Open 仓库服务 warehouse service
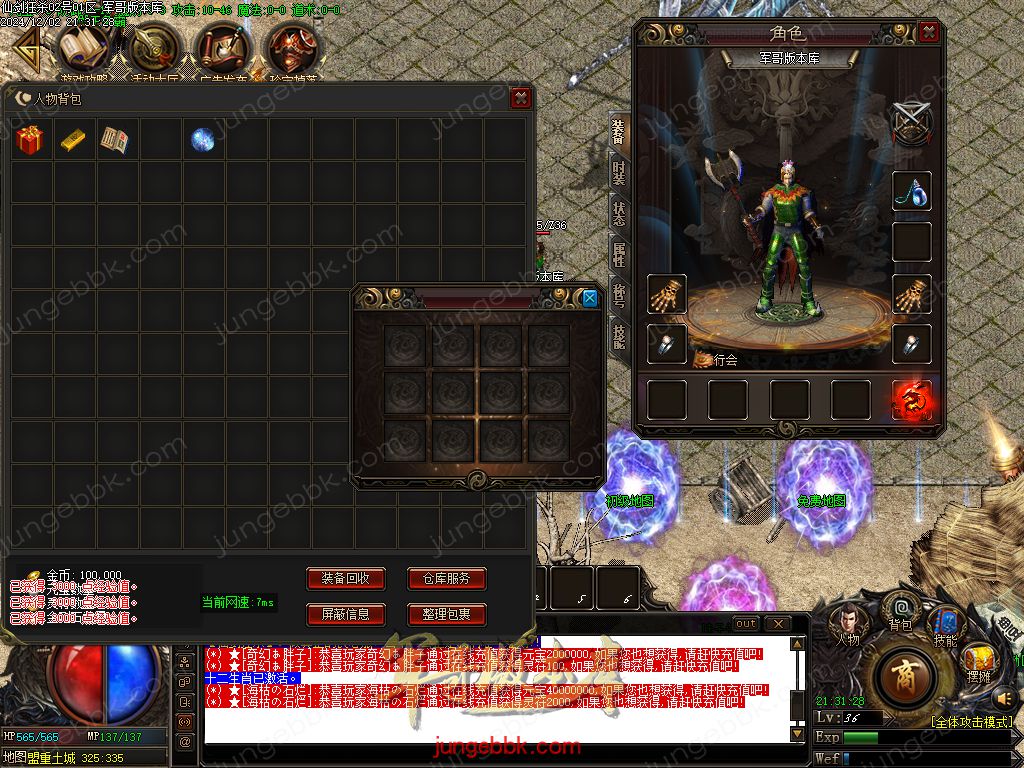The width and height of the screenshot is (1024, 768). point(446,579)
